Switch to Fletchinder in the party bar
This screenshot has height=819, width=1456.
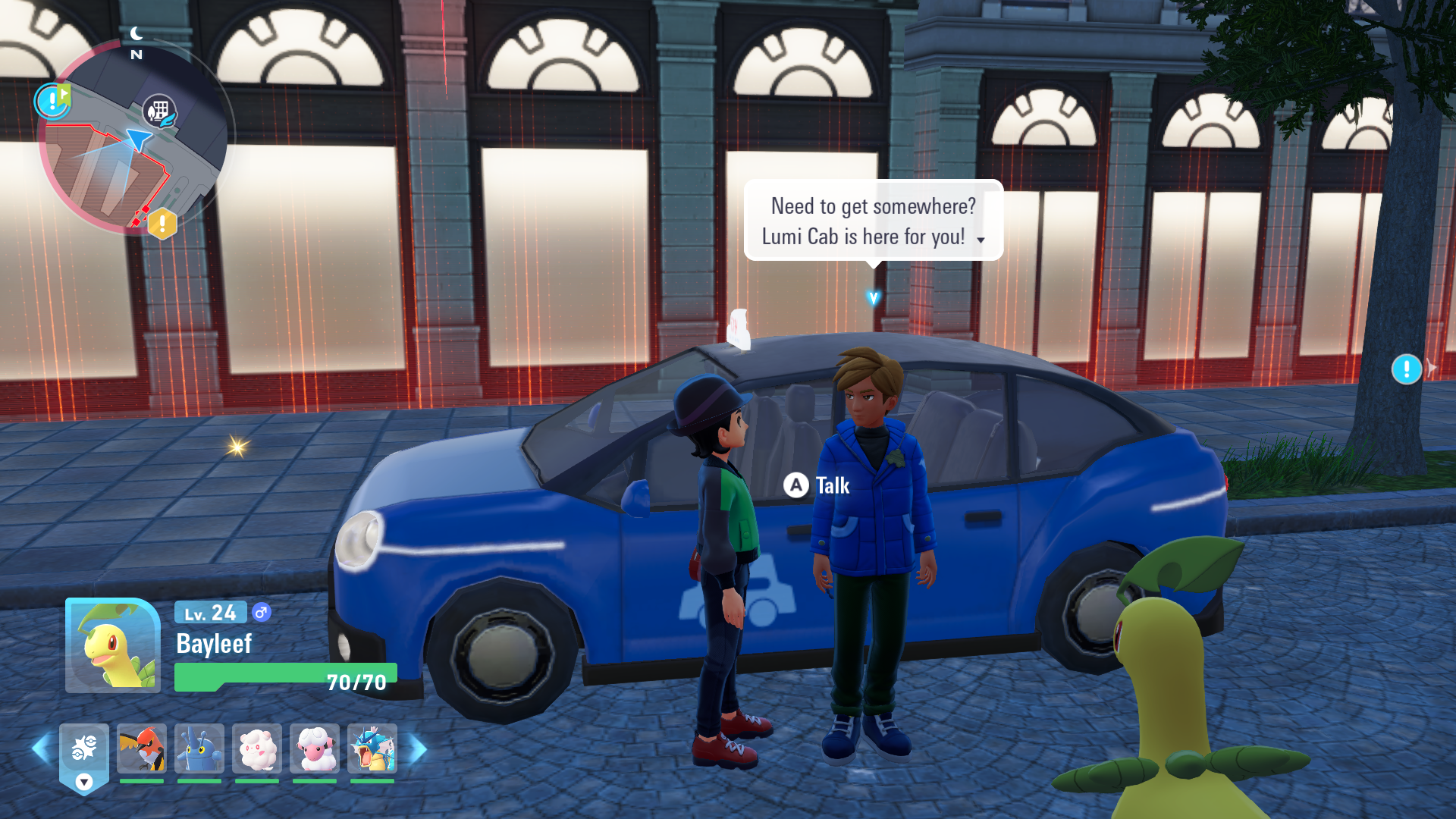coord(142,749)
